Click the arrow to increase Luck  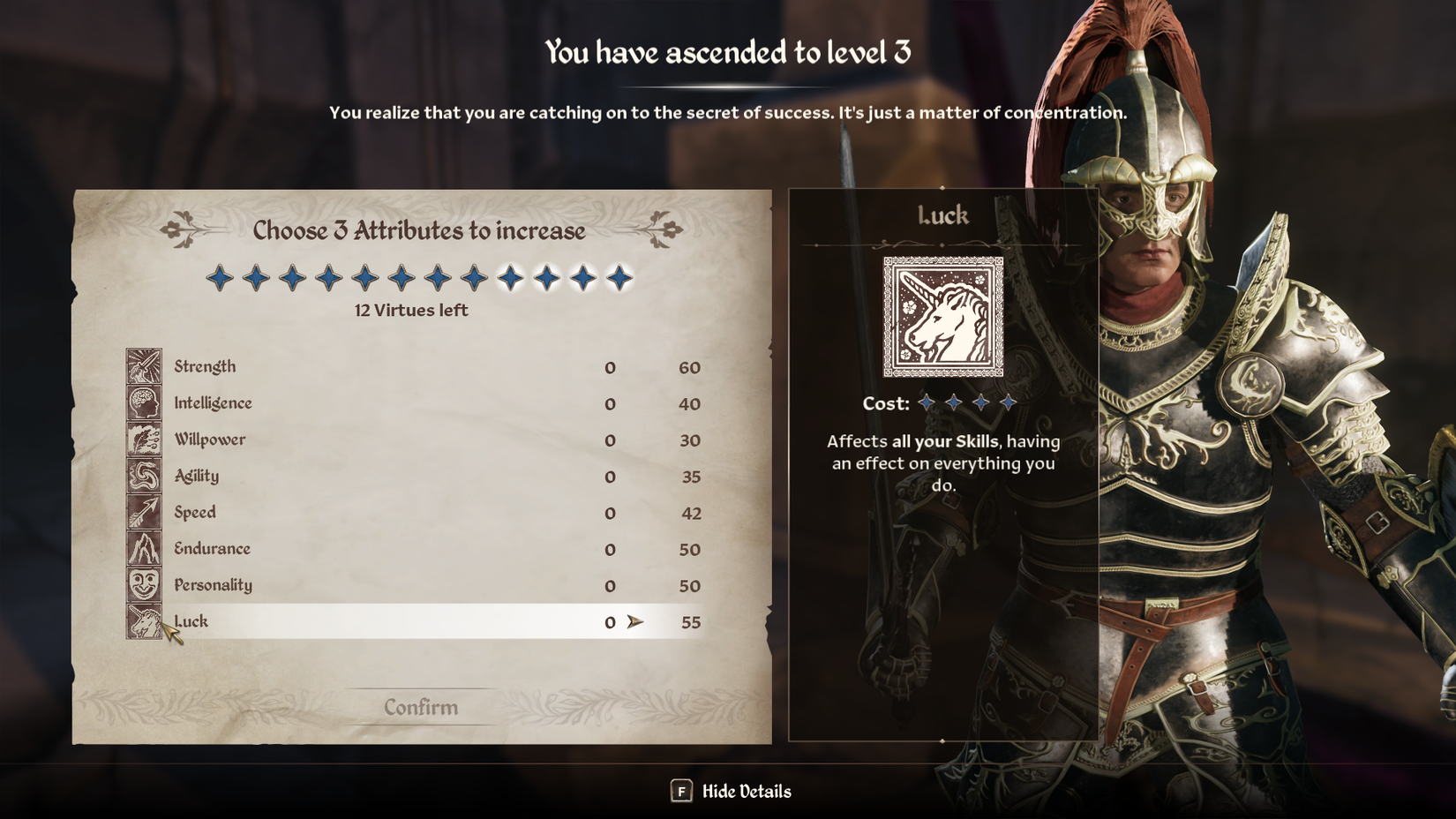(x=634, y=622)
